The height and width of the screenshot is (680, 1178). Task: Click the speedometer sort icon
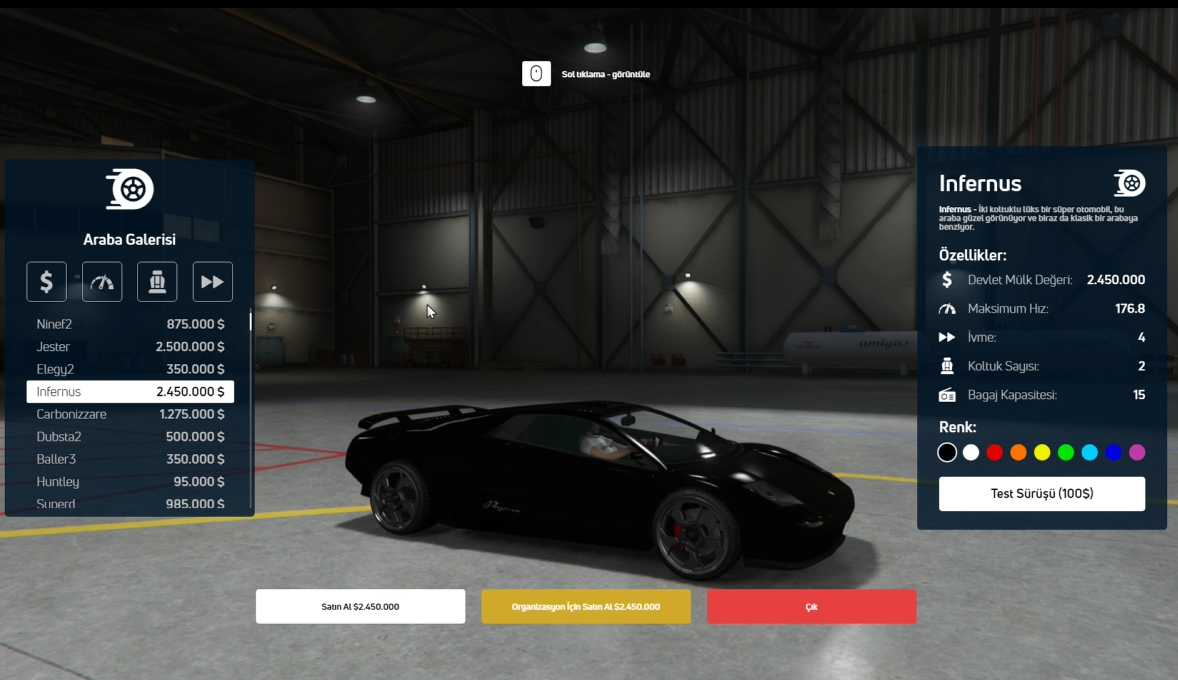tap(102, 282)
